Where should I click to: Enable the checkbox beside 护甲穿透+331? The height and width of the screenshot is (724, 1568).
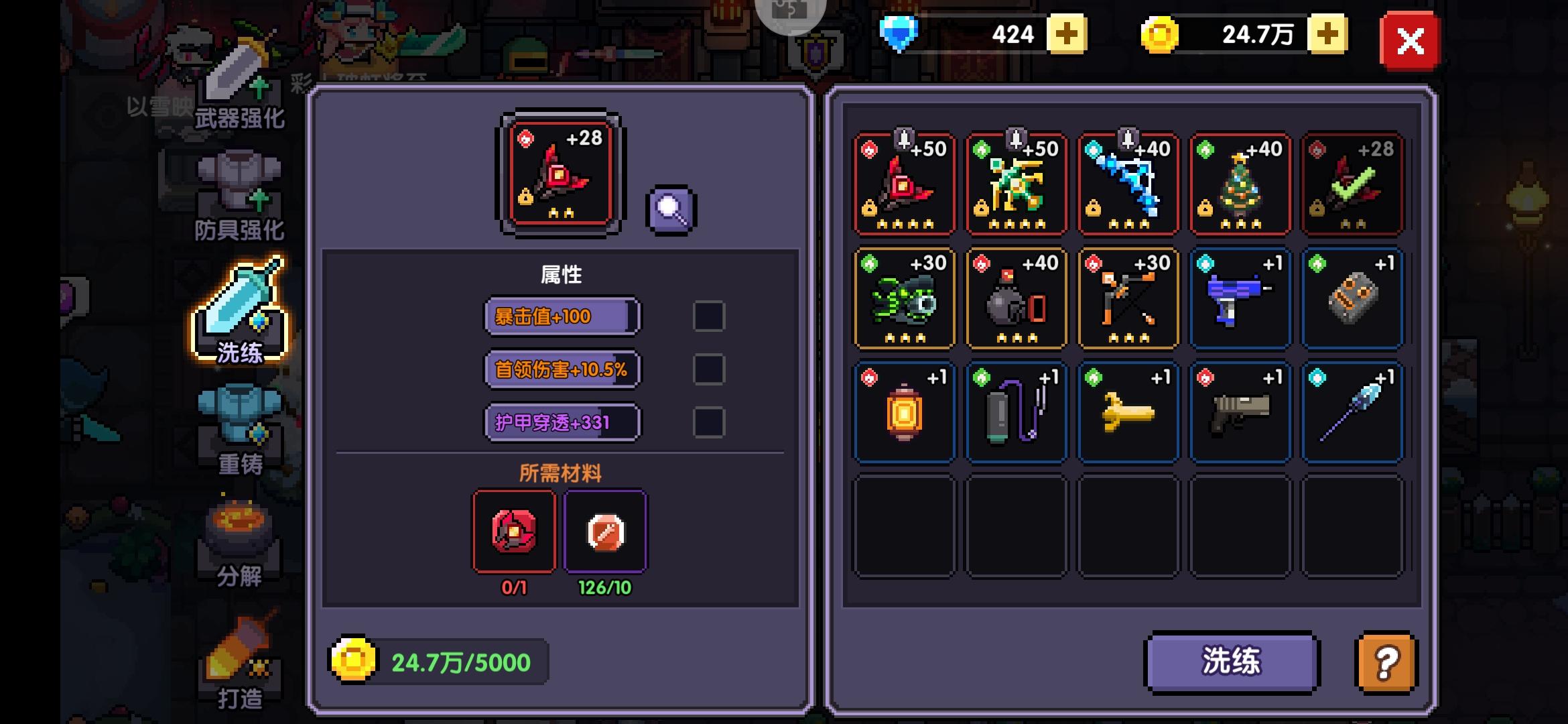pos(708,422)
